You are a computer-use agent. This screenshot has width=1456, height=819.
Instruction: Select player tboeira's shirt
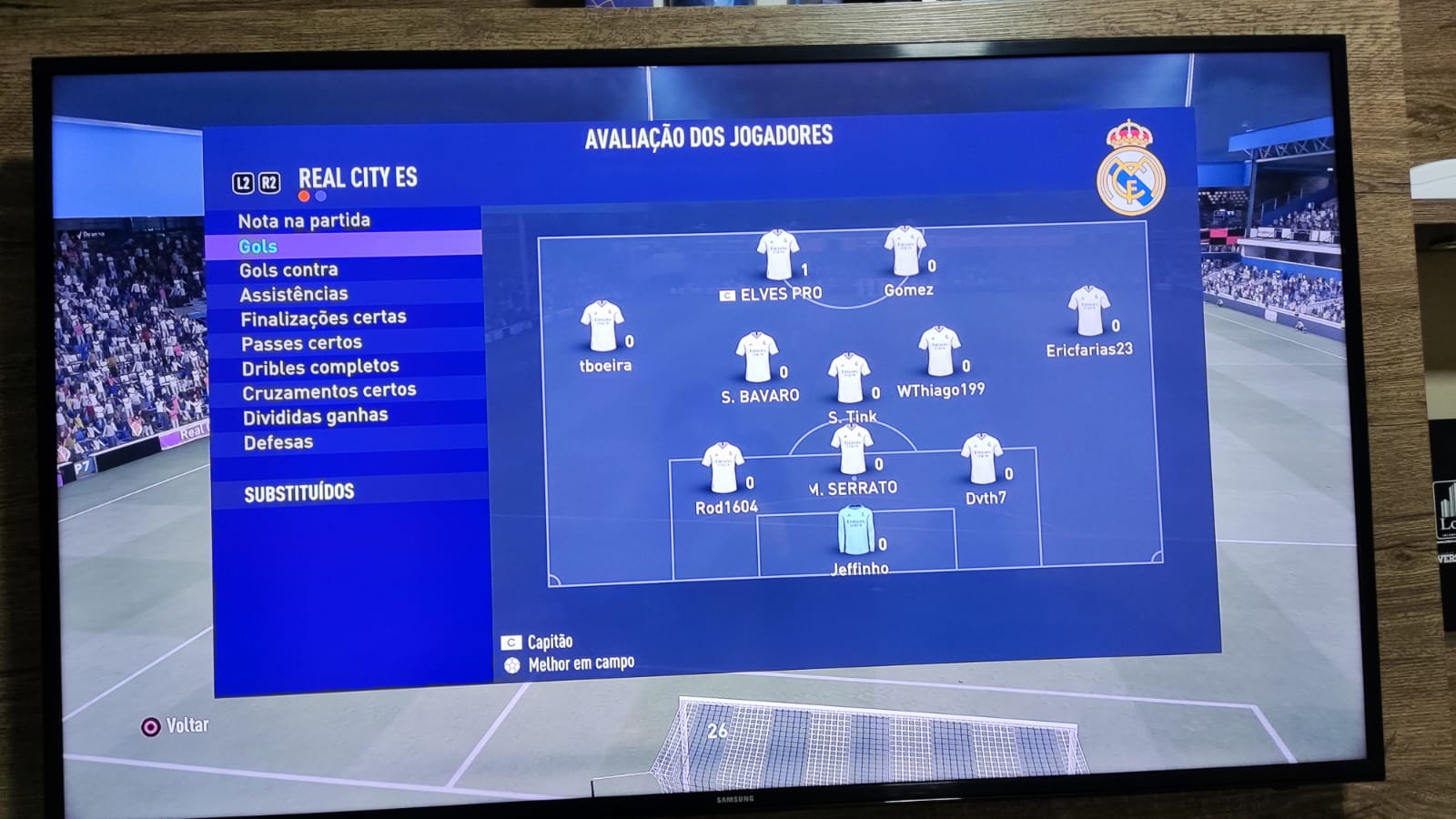pyautogui.click(x=602, y=327)
